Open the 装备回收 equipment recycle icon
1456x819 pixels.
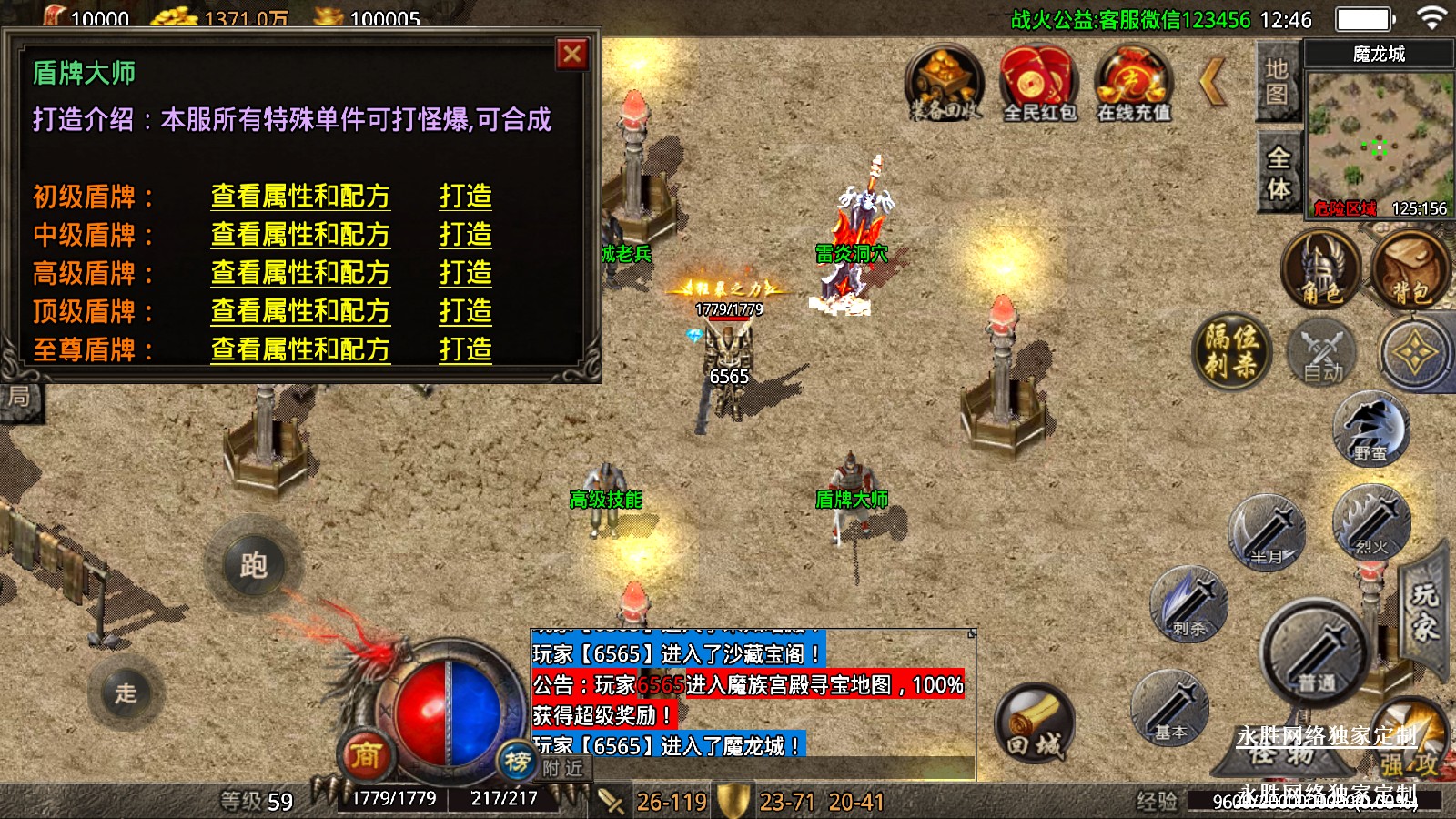point(945,84)
